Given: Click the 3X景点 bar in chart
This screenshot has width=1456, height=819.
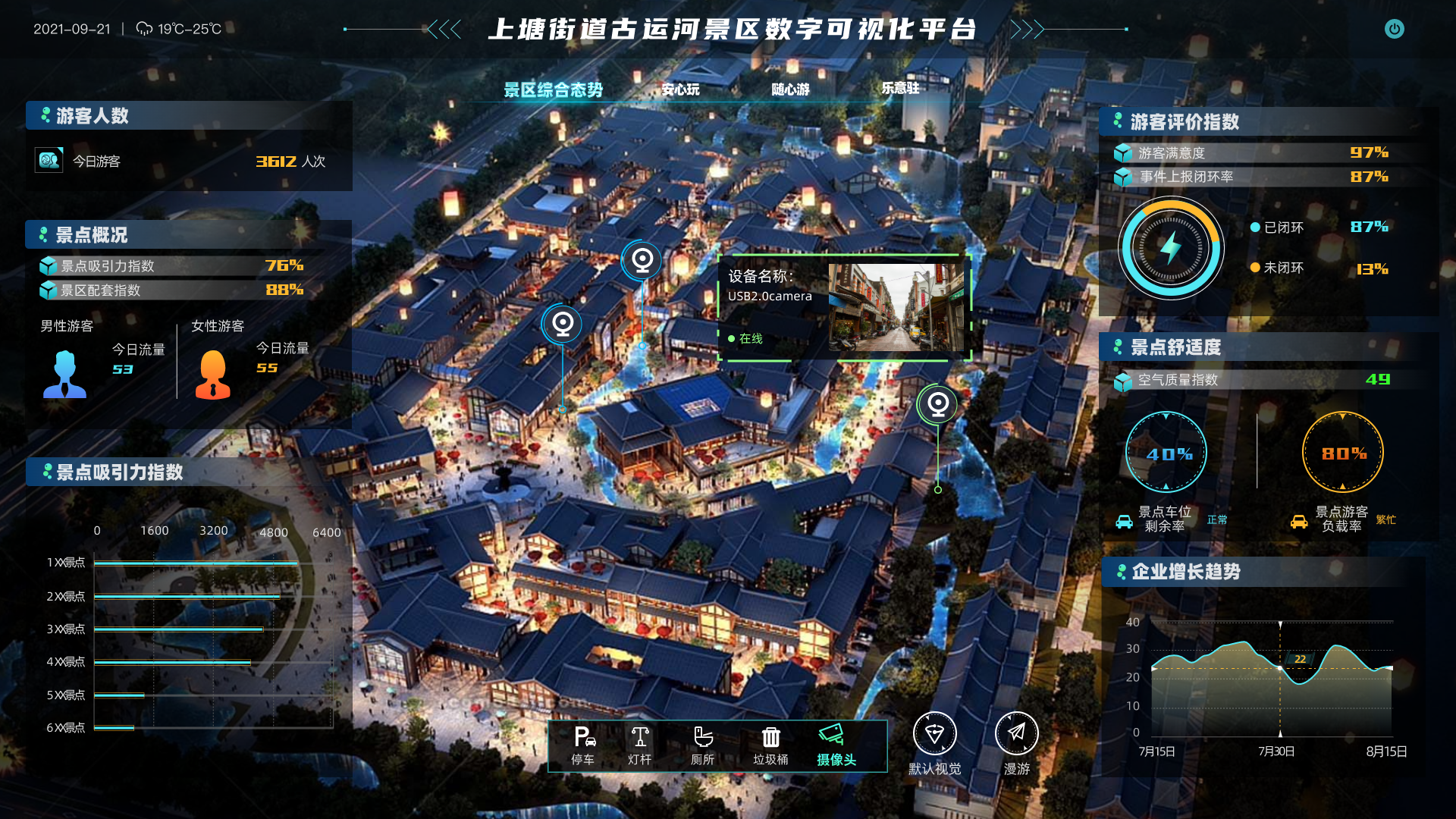Looking at the screenshot, I should coord(179,629).
